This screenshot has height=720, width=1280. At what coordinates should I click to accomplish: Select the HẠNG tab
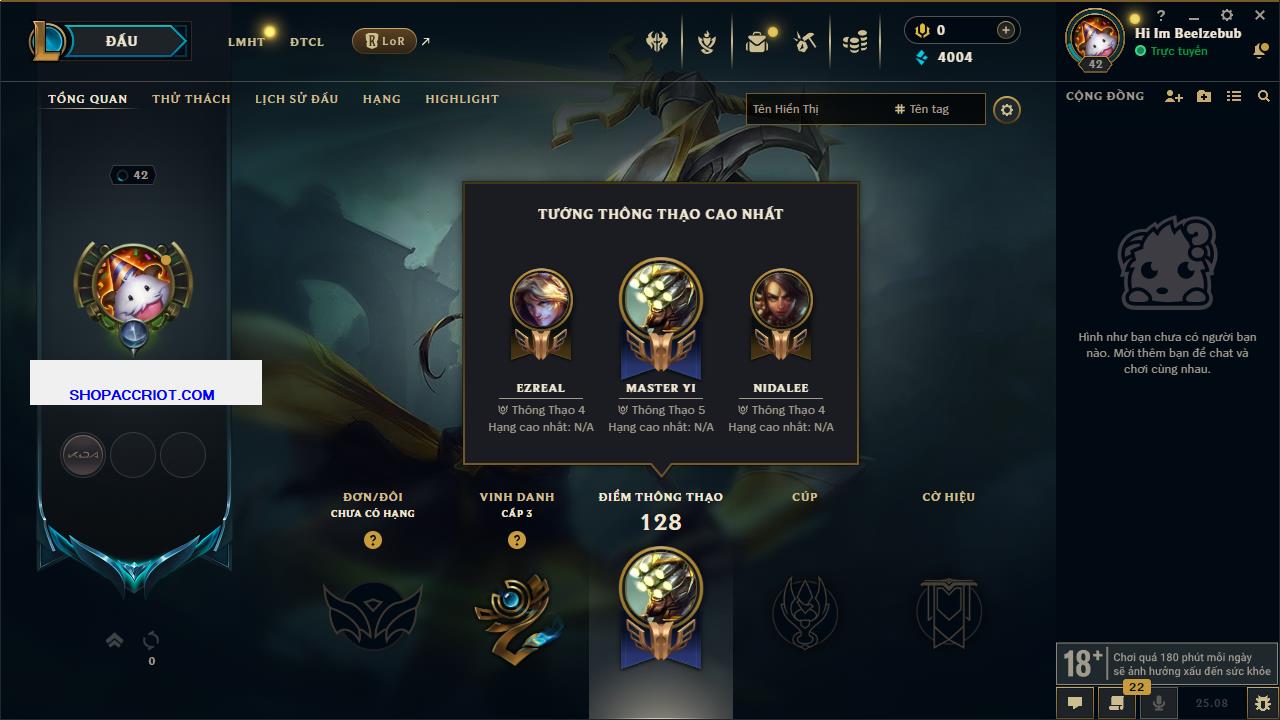pyautogui.click(x=381, y=99)
